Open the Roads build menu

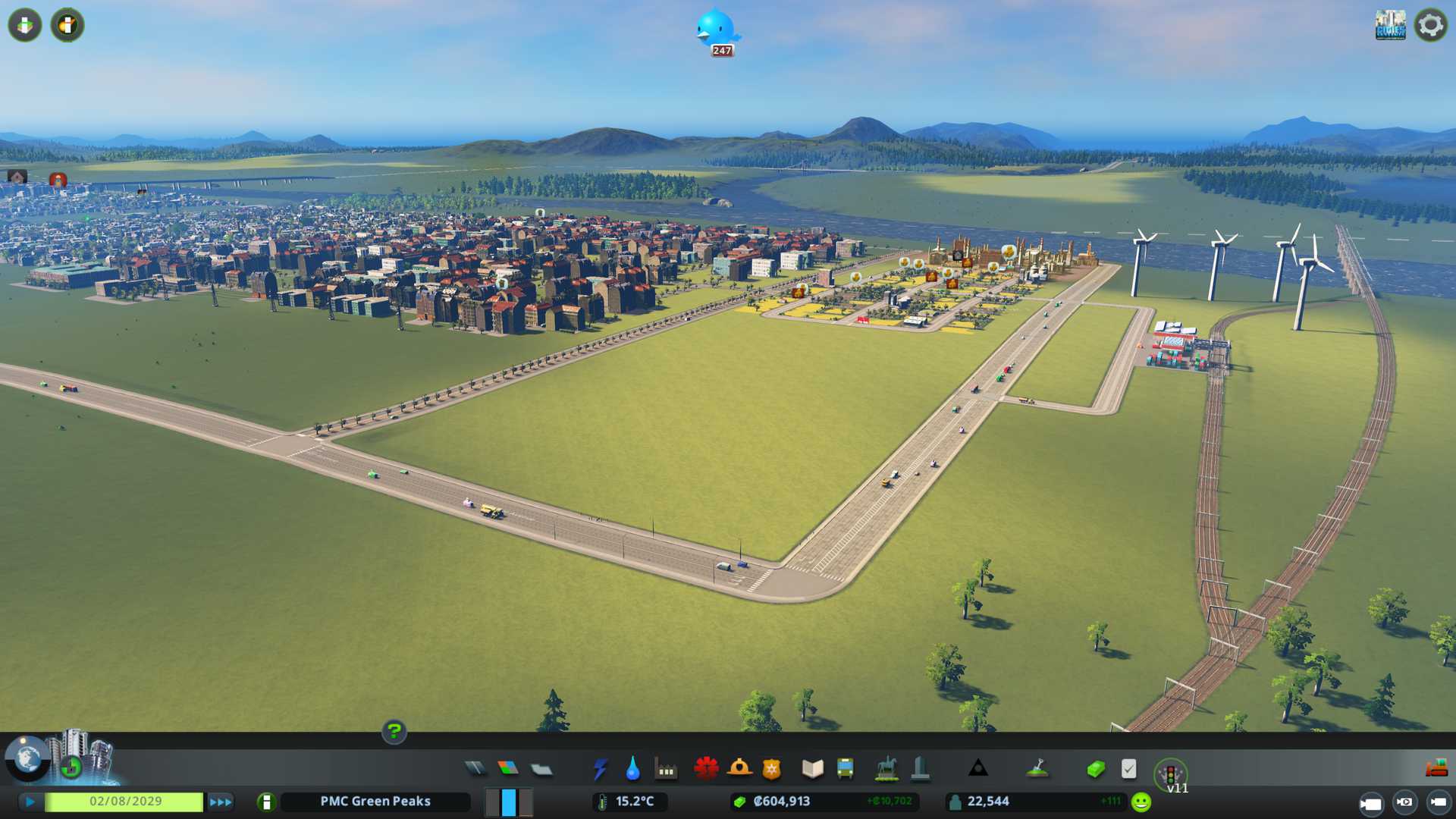pyautogui.click(x=475, y=769)
